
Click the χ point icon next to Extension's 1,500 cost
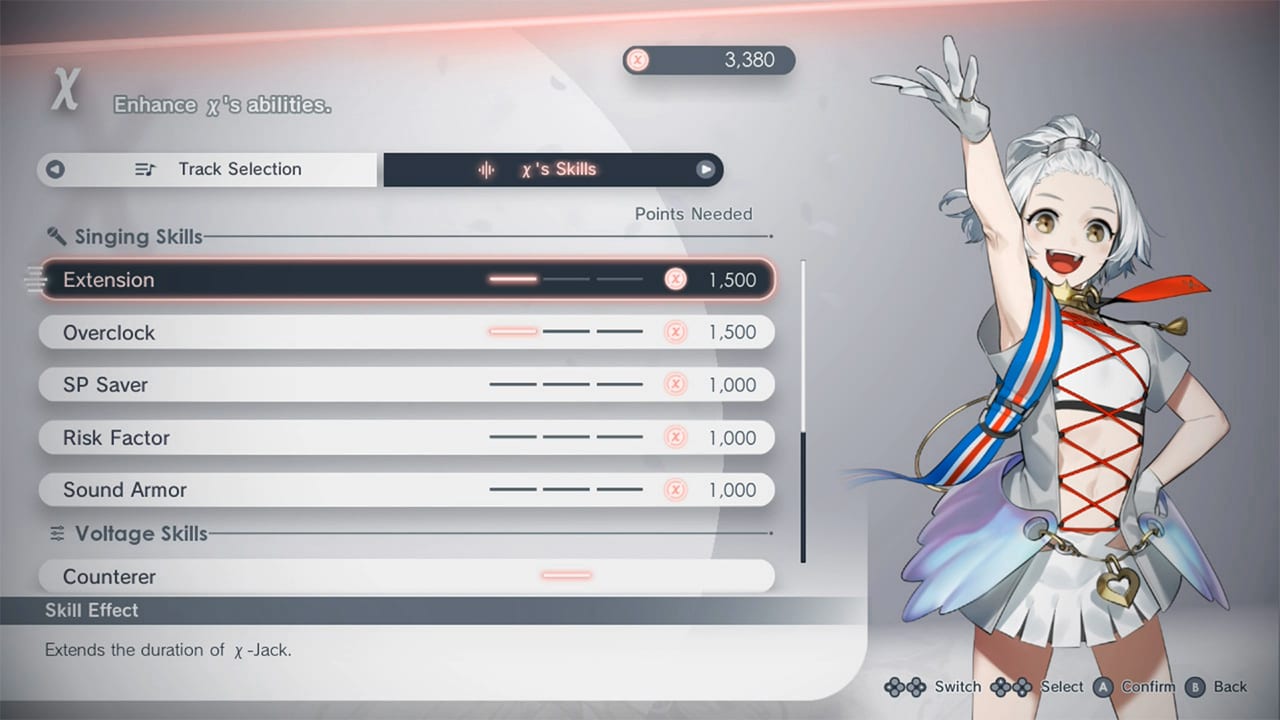[x=676, y=280]
